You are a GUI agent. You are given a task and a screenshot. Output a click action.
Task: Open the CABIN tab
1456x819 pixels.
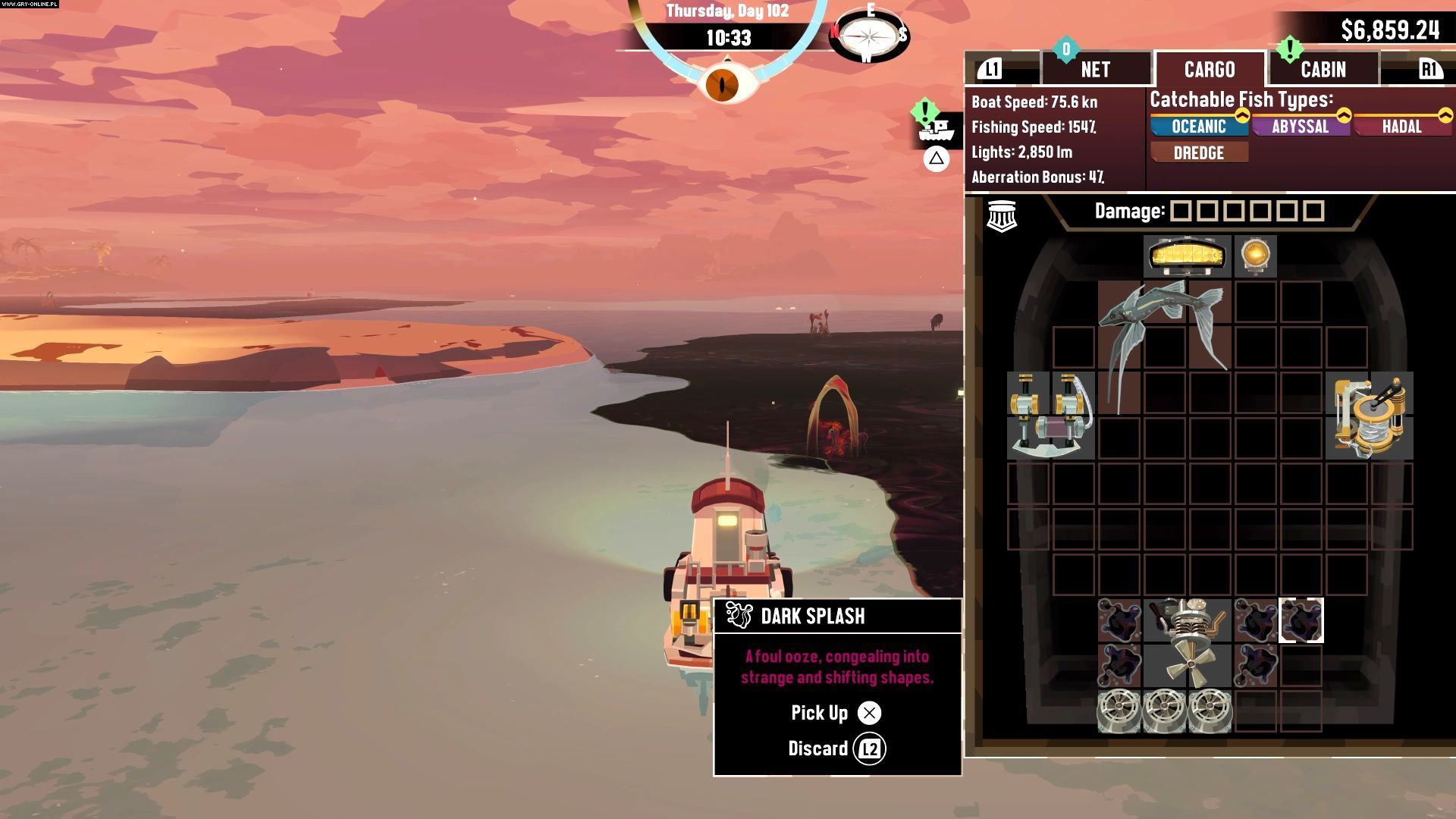pyautogui.click(x=1323, y=70)
